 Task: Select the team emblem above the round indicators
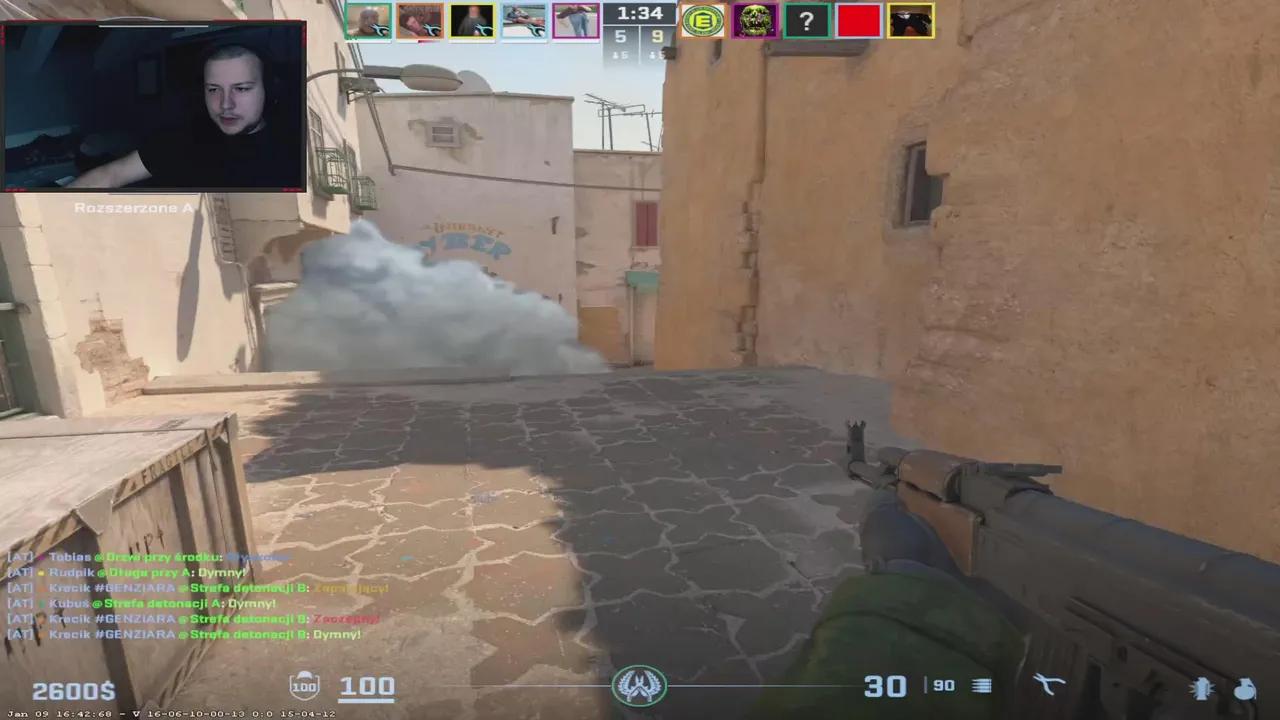(x=639, y=686)
